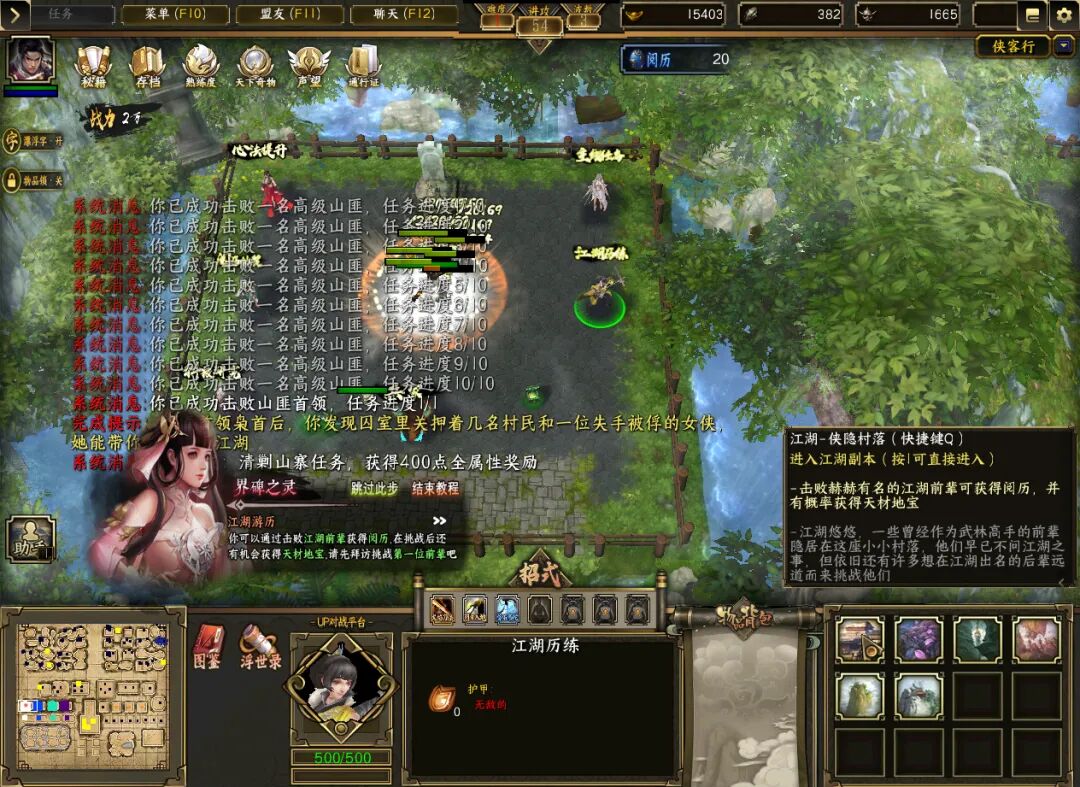
Task: Open the 天下奇物 icon
Action: pyautogui.click(x=256, y=65)
